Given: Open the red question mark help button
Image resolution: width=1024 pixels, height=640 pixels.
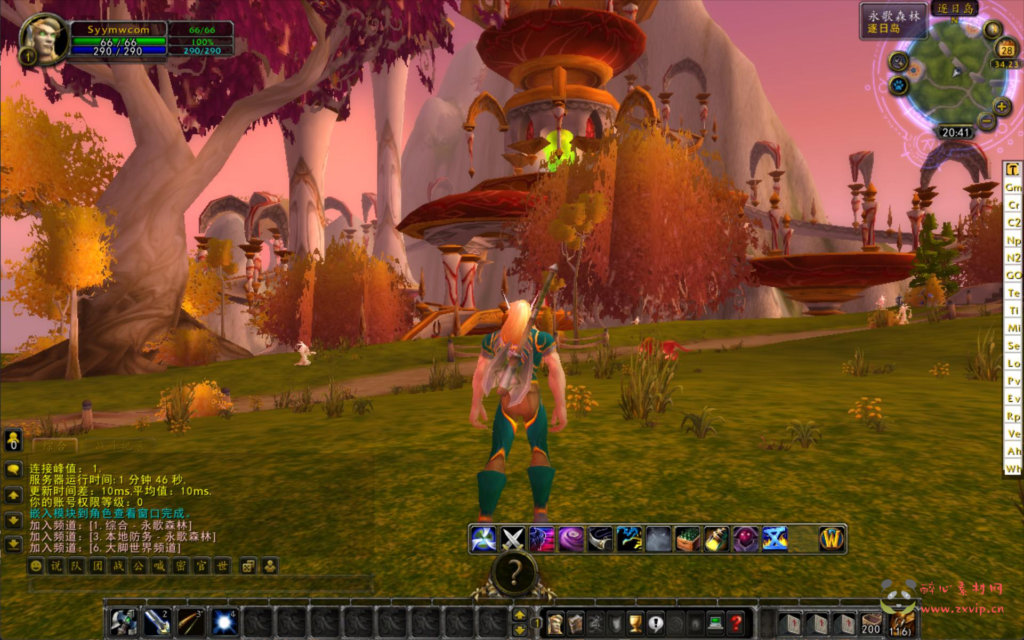Looking at the screenshot, I should coord(735,622).
